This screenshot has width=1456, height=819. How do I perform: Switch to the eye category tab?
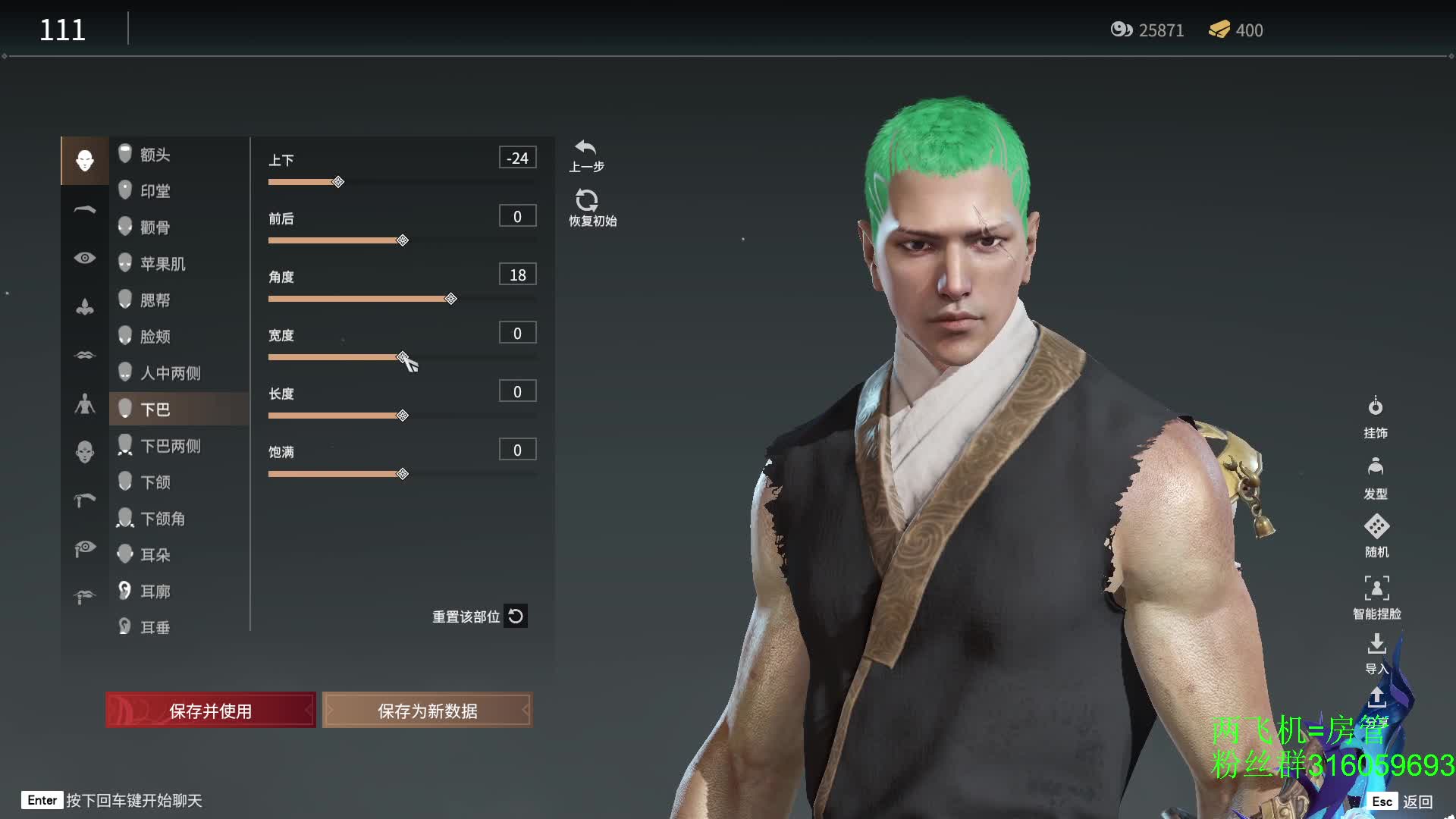85,258
